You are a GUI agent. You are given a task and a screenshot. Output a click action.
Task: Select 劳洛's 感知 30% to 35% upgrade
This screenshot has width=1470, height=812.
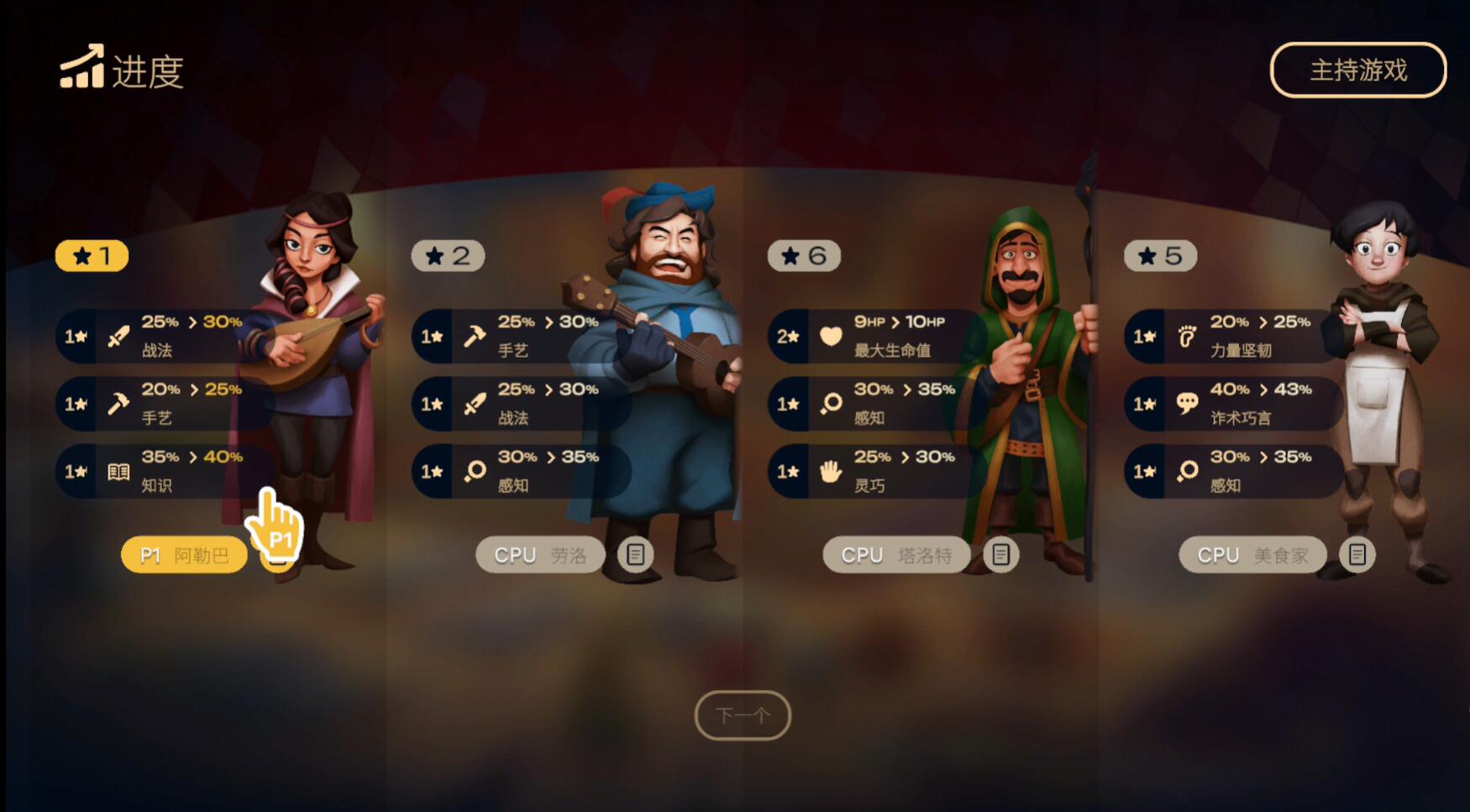(520, 471)
